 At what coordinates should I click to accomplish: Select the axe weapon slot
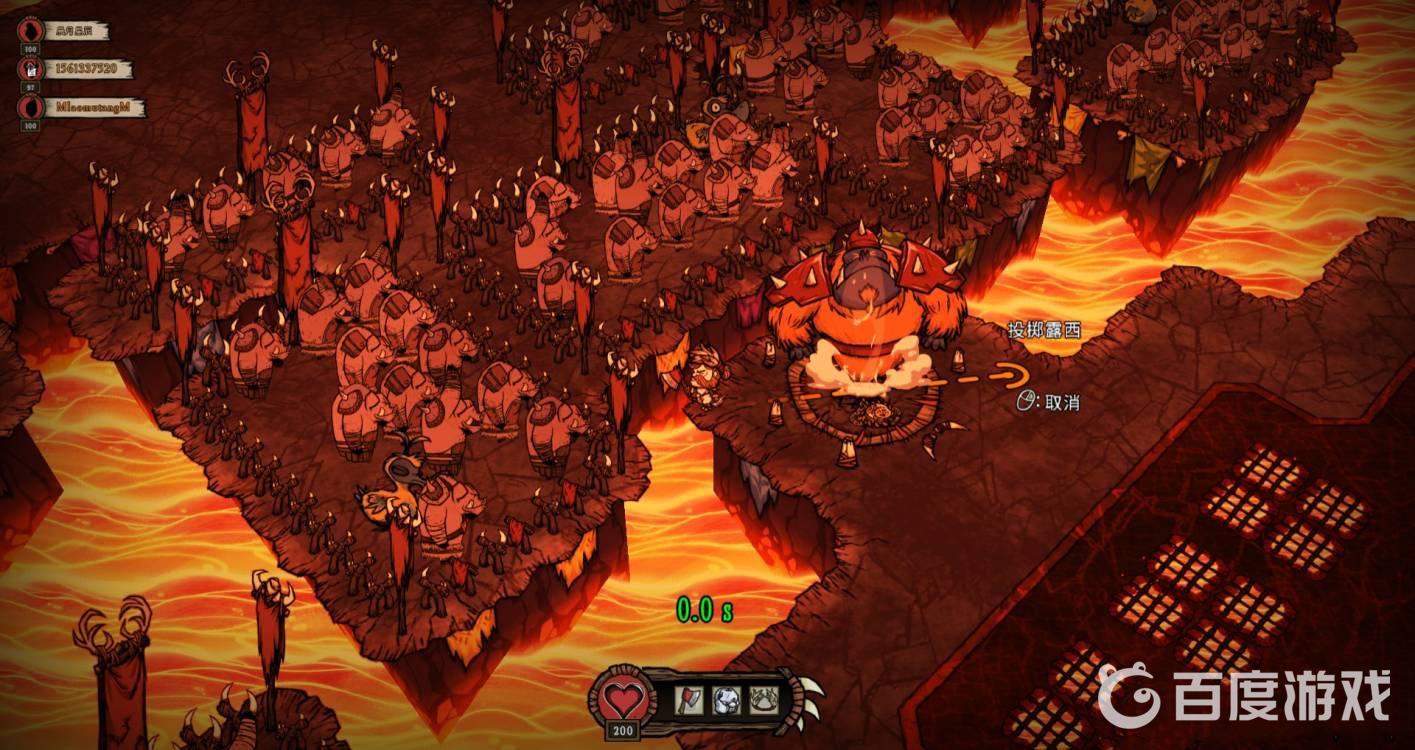pos(690,699)
